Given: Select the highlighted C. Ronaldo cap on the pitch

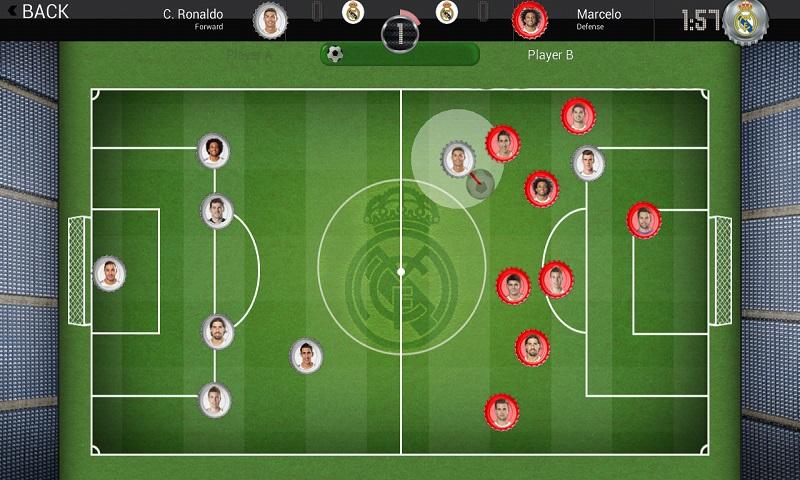Looking at the screenshot, I should coord(457,157).
